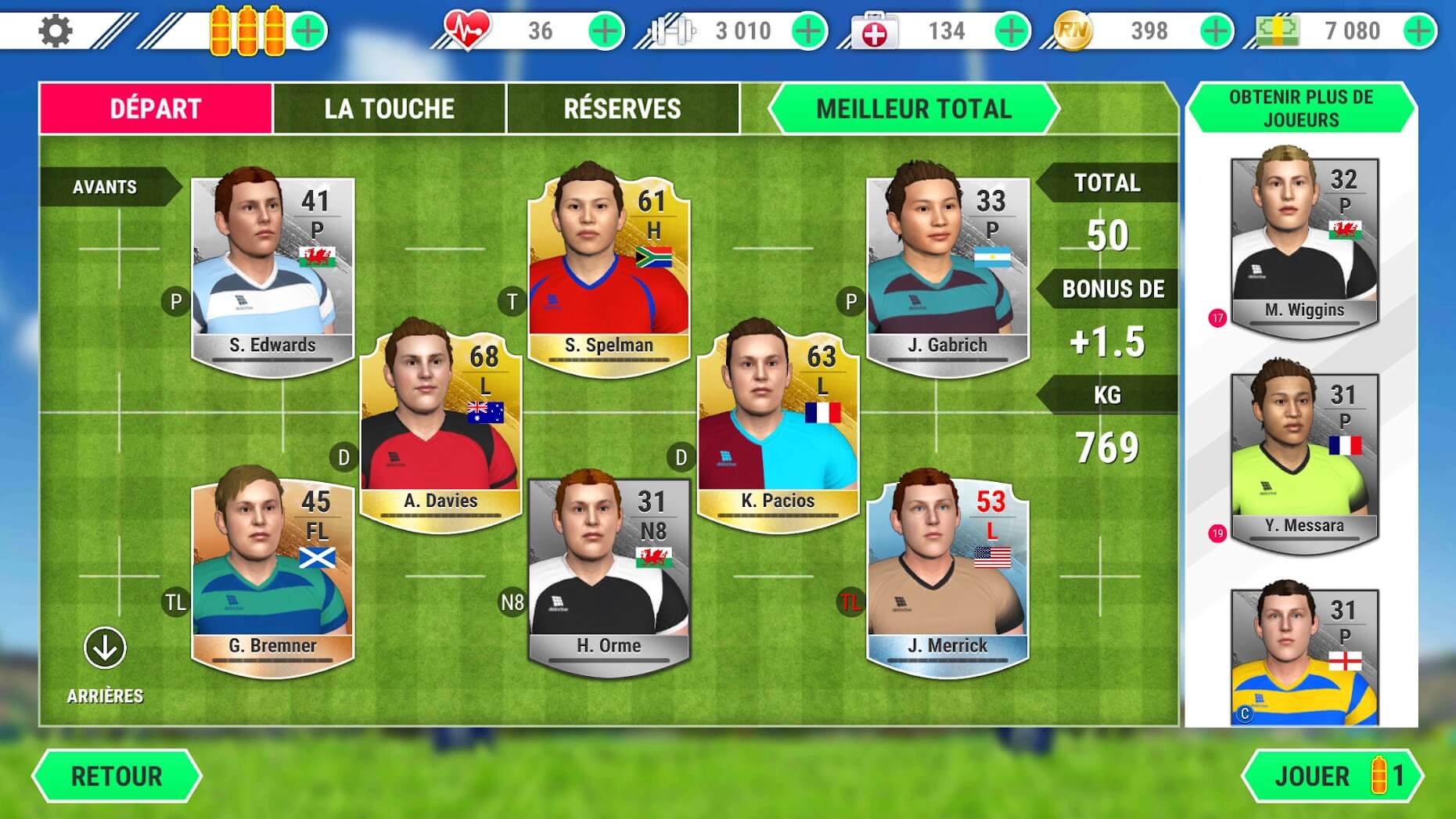Screen dimensions: 1456x819
Task: Add more energy bottles with plus
Action: coord(309,31)
